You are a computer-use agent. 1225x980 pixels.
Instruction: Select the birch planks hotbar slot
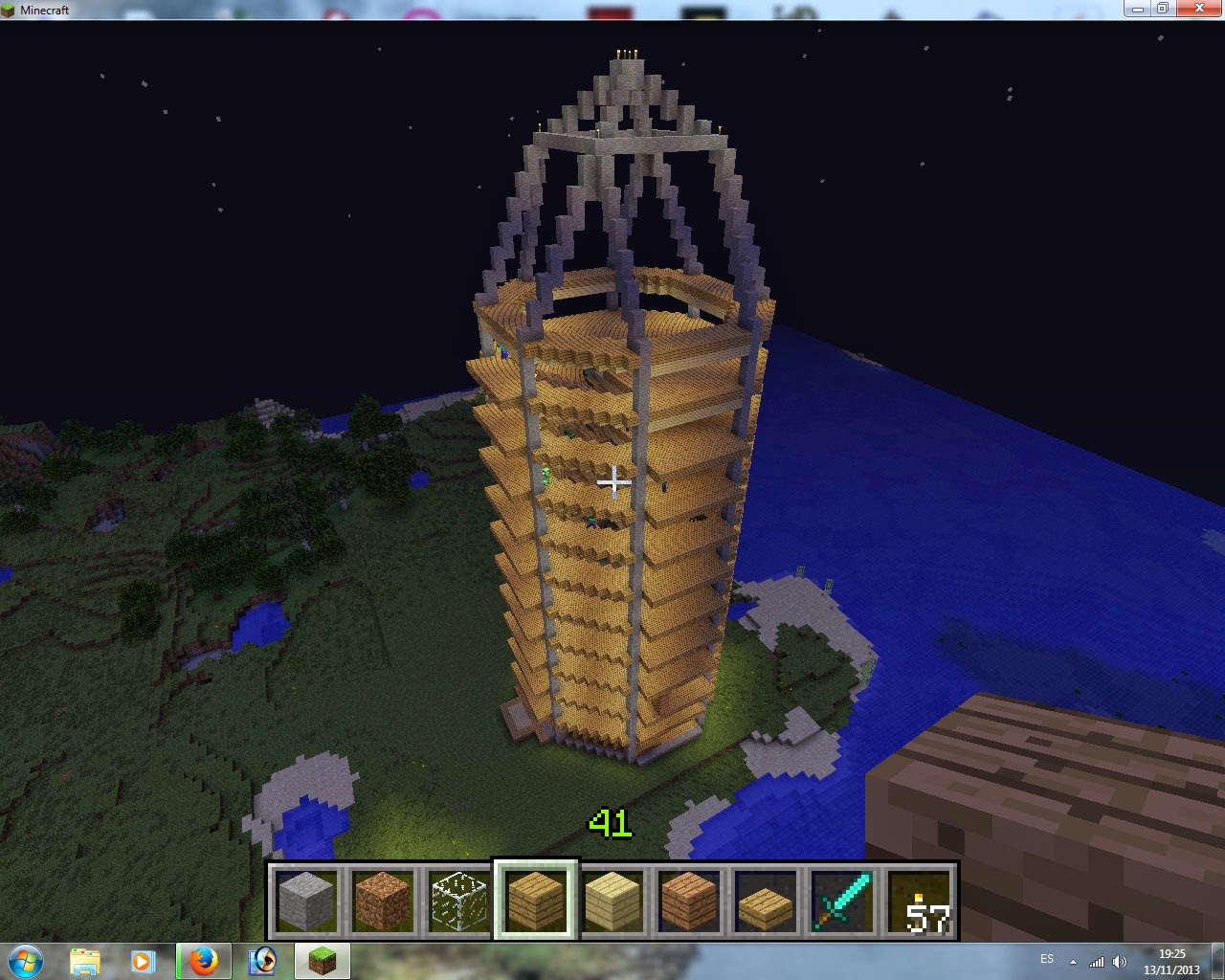(612, 900)
